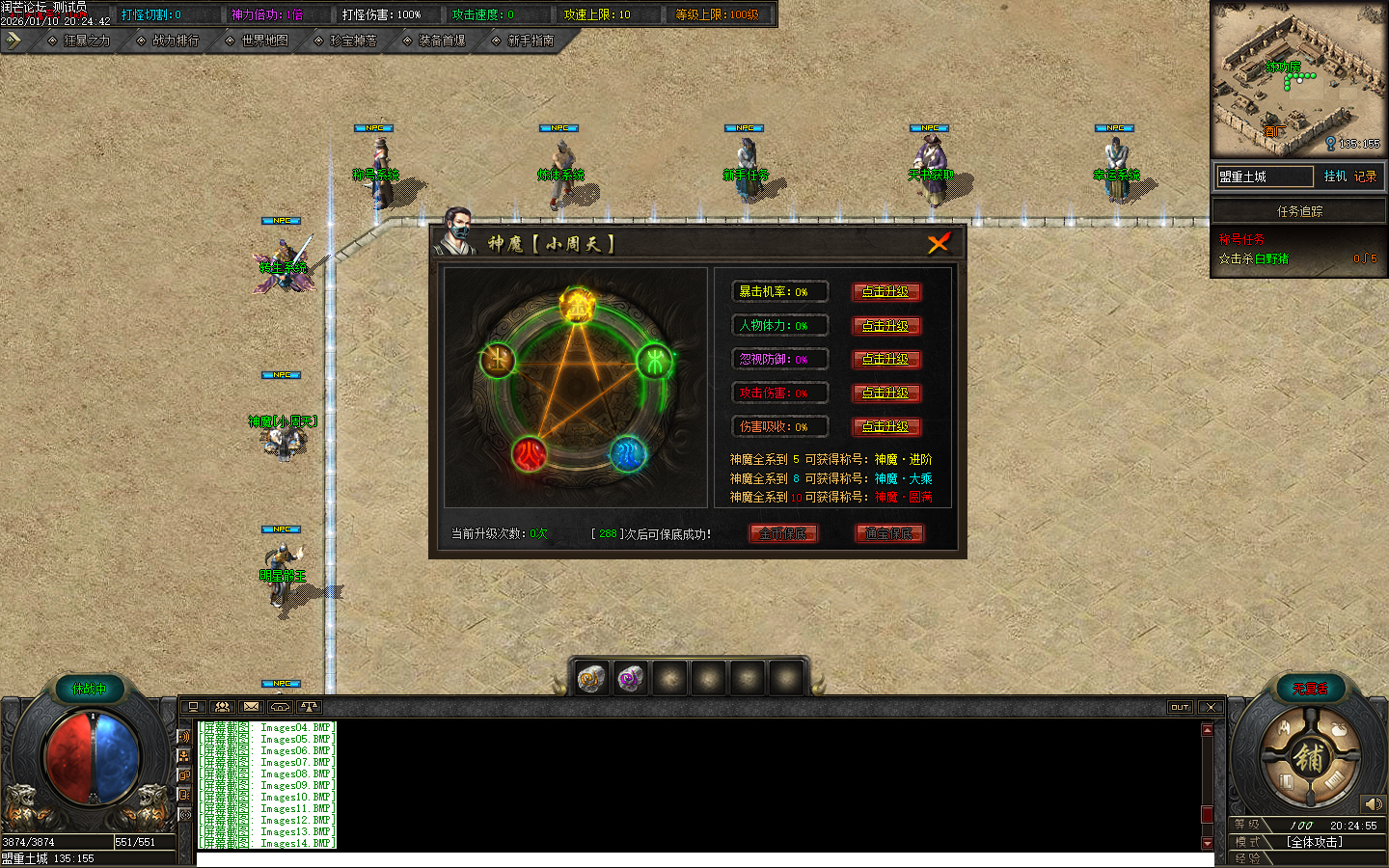The height and width of the screenshot is (868, 1389).
Task: Upgrade 暴击机率 with its 点击升级 button
Action: tap(885, 291)
